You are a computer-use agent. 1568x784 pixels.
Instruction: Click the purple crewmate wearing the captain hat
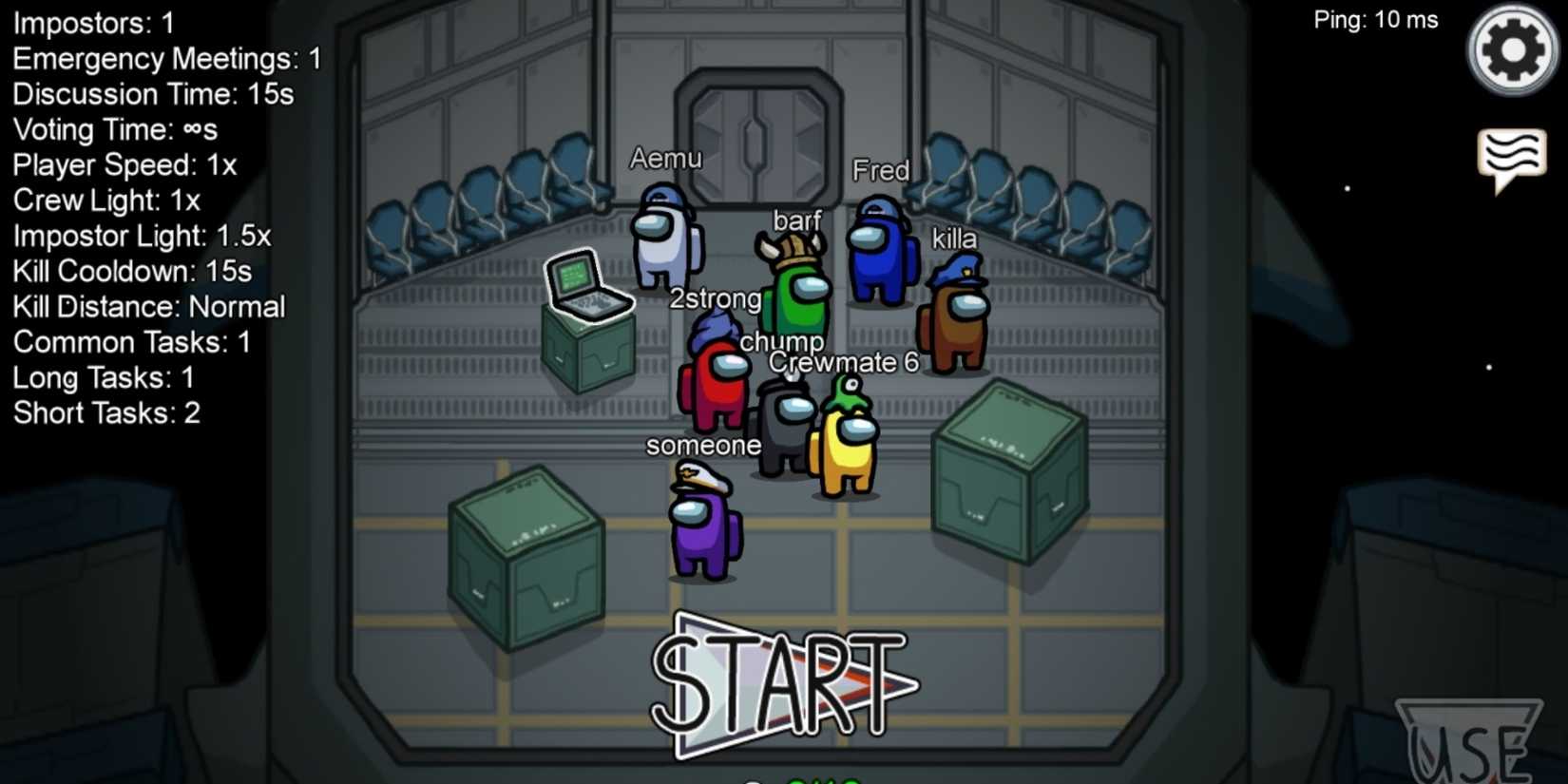point(703,527)
